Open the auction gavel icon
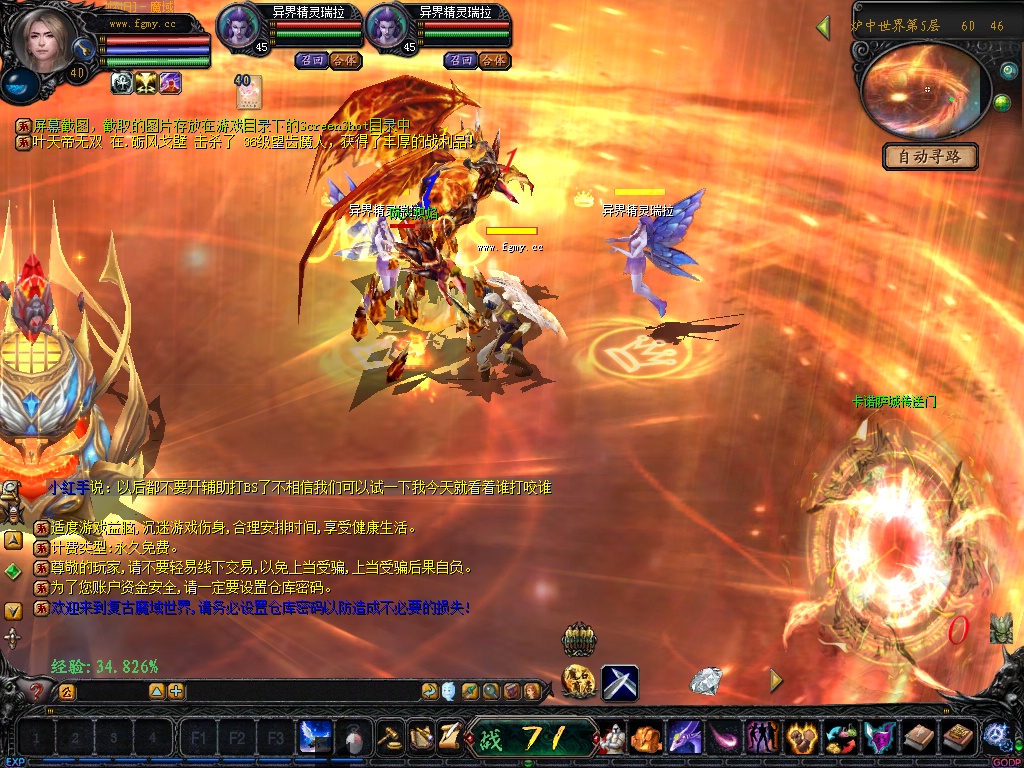The width and height of the screenshot is (1024, 768). (x=391, y=738)
